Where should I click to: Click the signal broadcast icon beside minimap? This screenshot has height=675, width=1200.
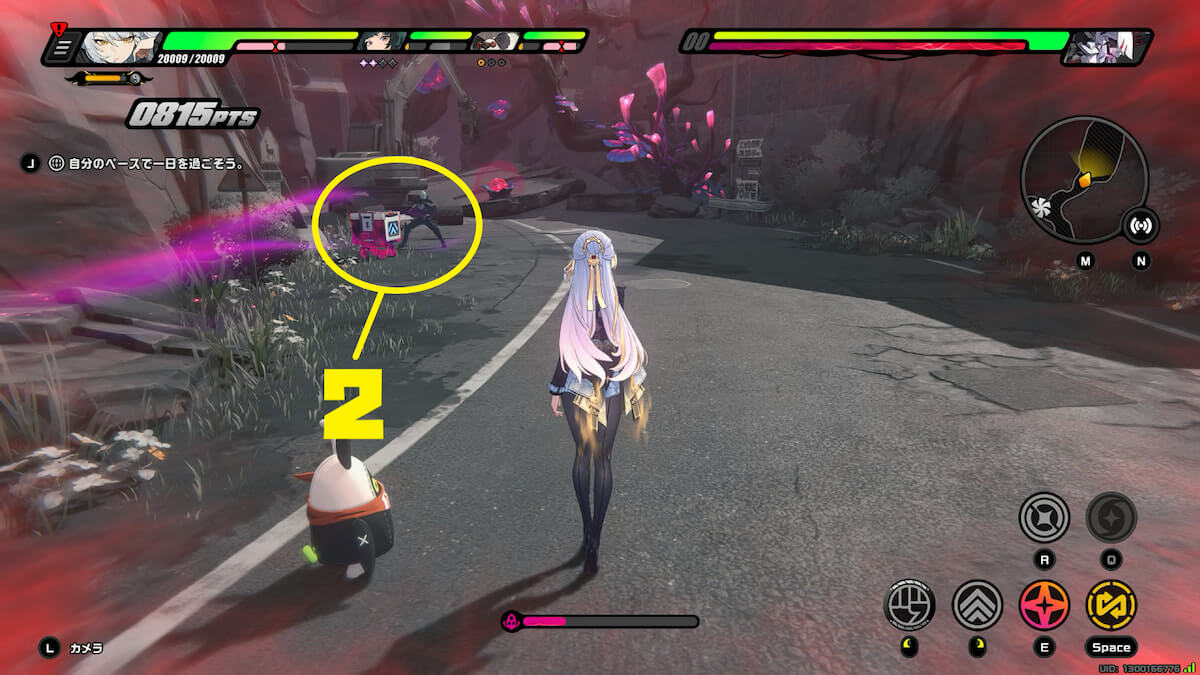click(x=1139, y=226)
